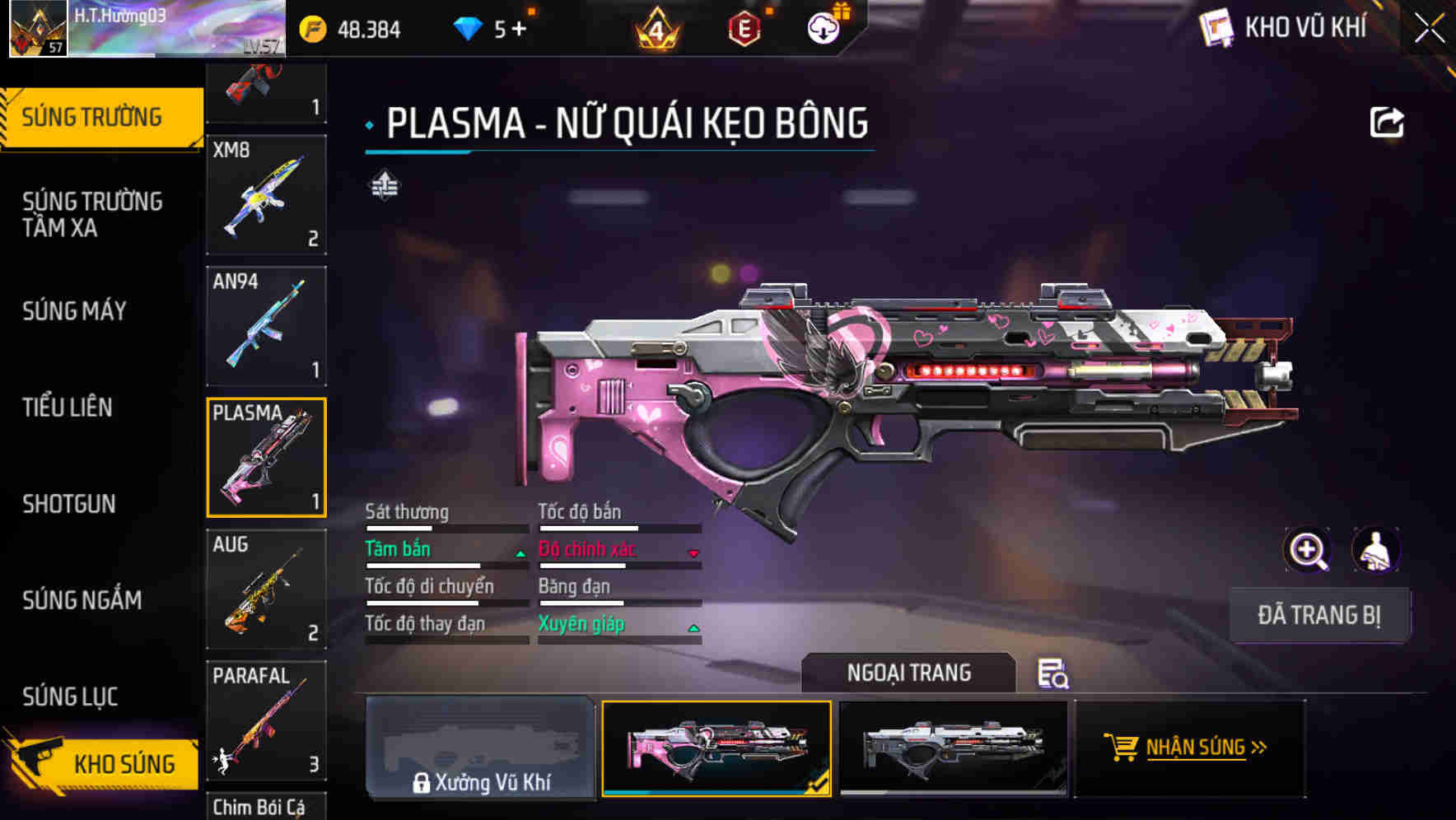This screenshot has height=820, width=1456.
Task: Follow the Nhận Súng link
Action: coord(1190,748)
